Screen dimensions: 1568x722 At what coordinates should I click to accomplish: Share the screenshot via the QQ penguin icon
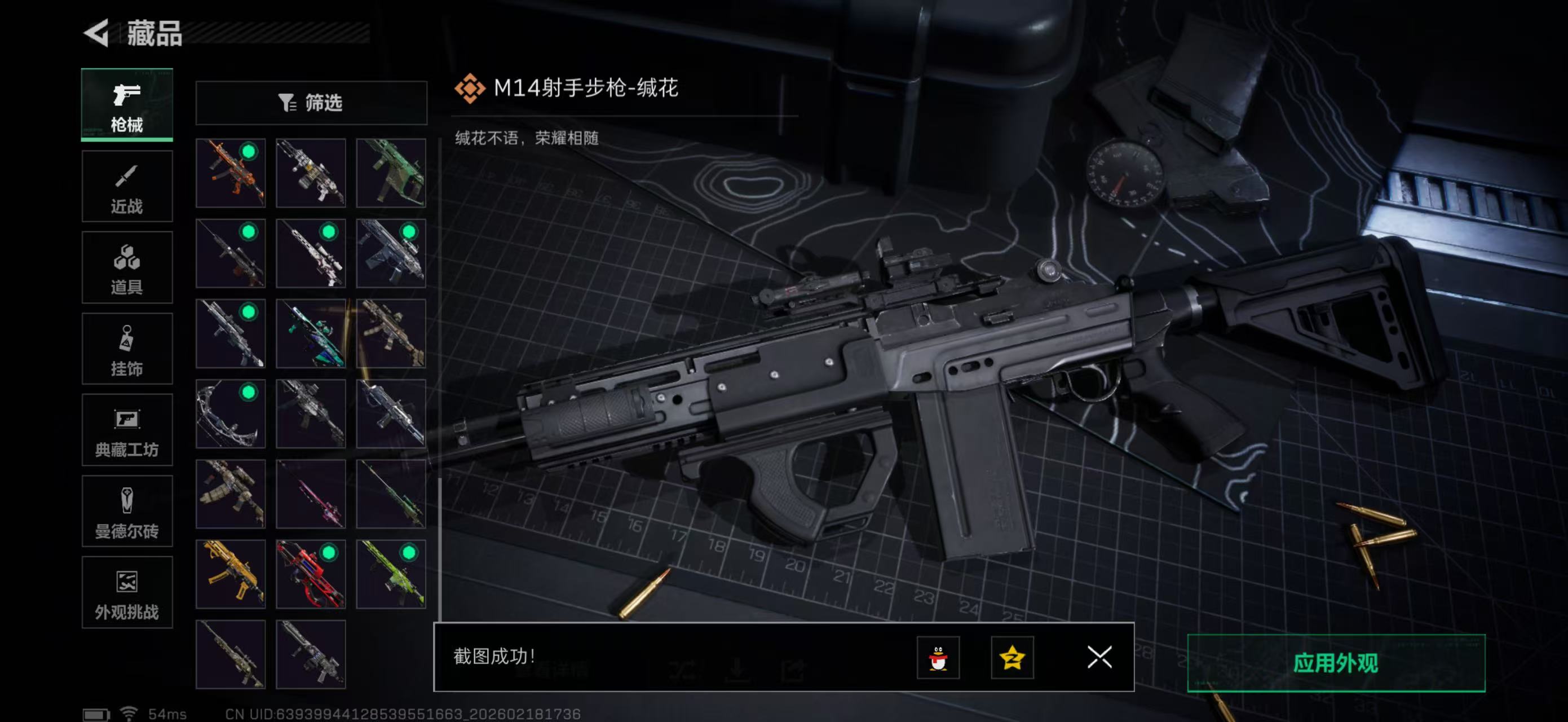point(939,658)
